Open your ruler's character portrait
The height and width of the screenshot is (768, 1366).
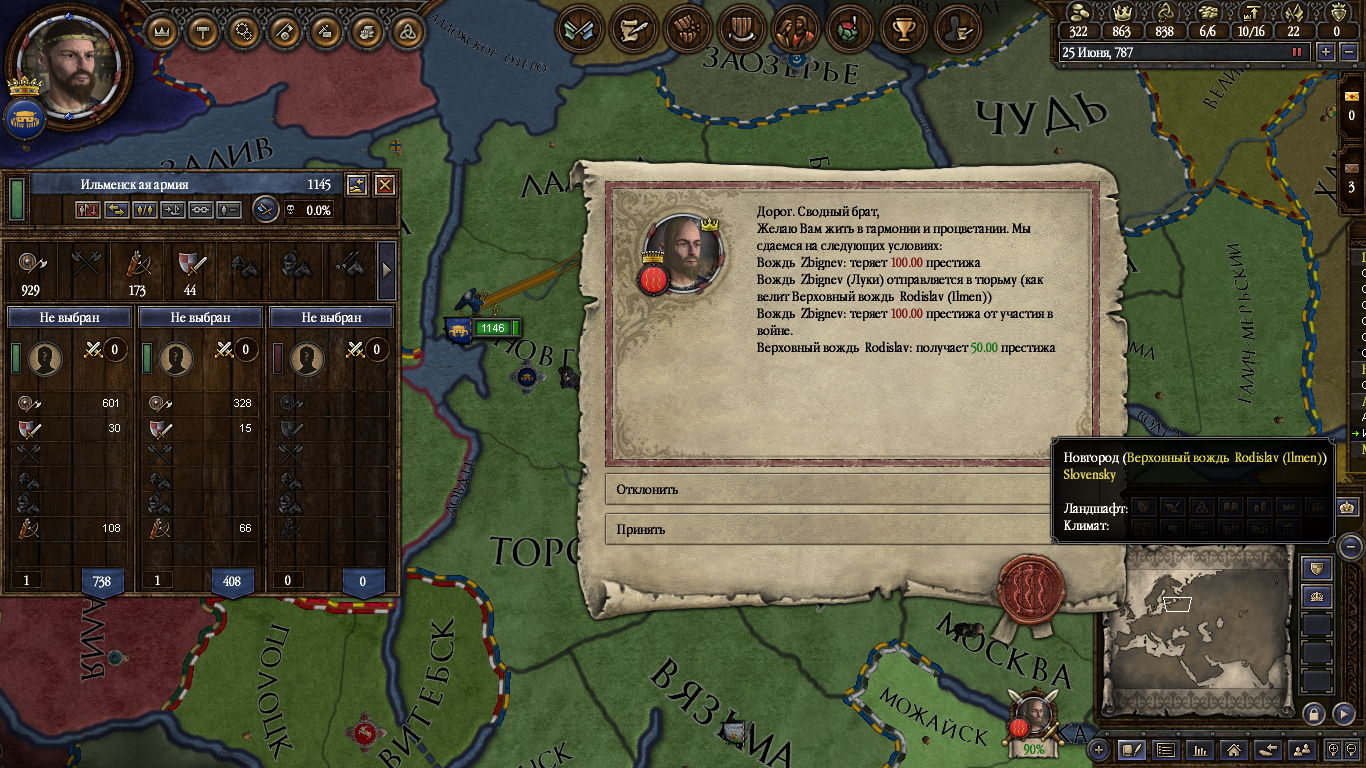[x=67, y=66]
